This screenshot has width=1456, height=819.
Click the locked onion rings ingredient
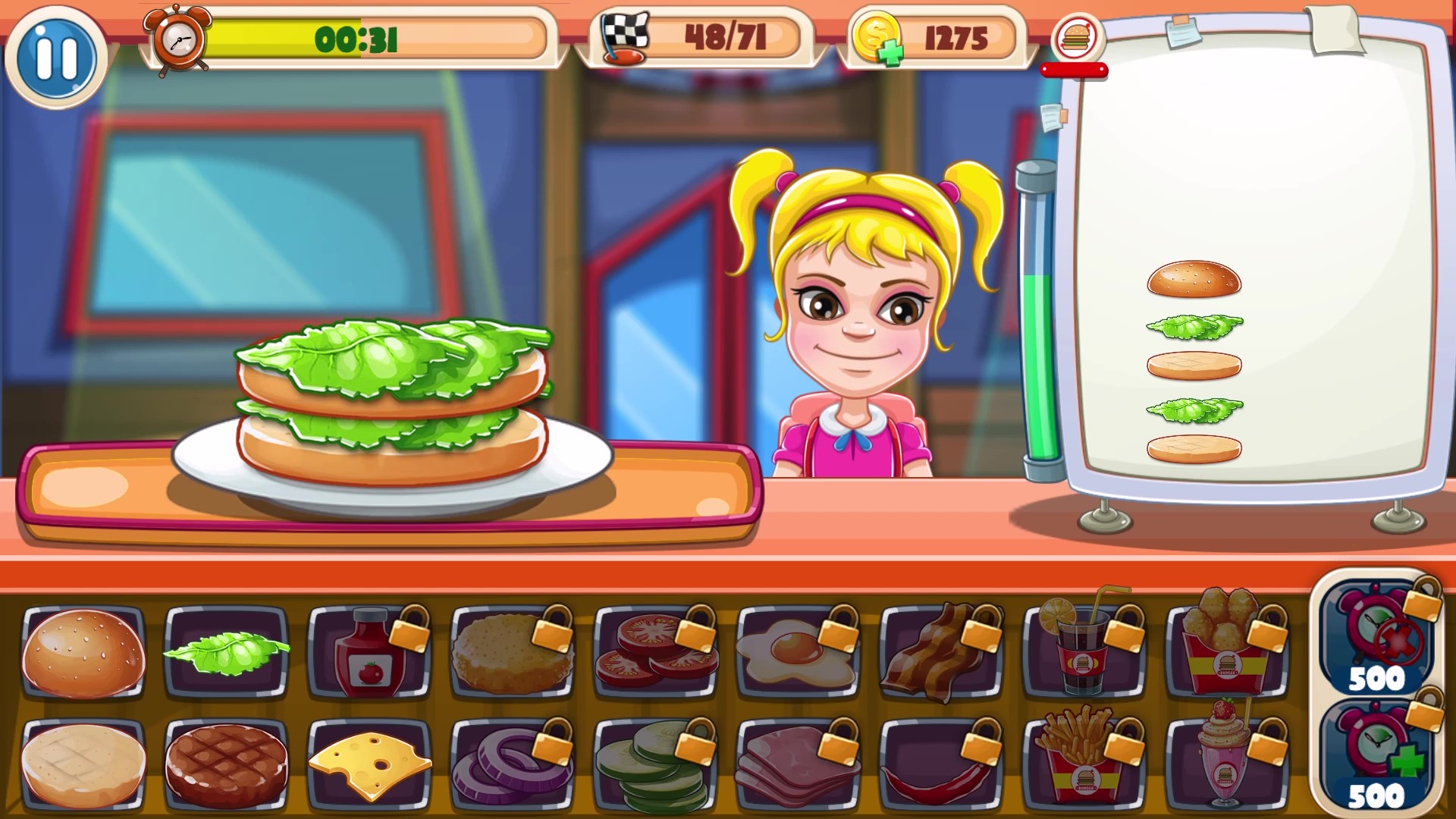[512, 762]
